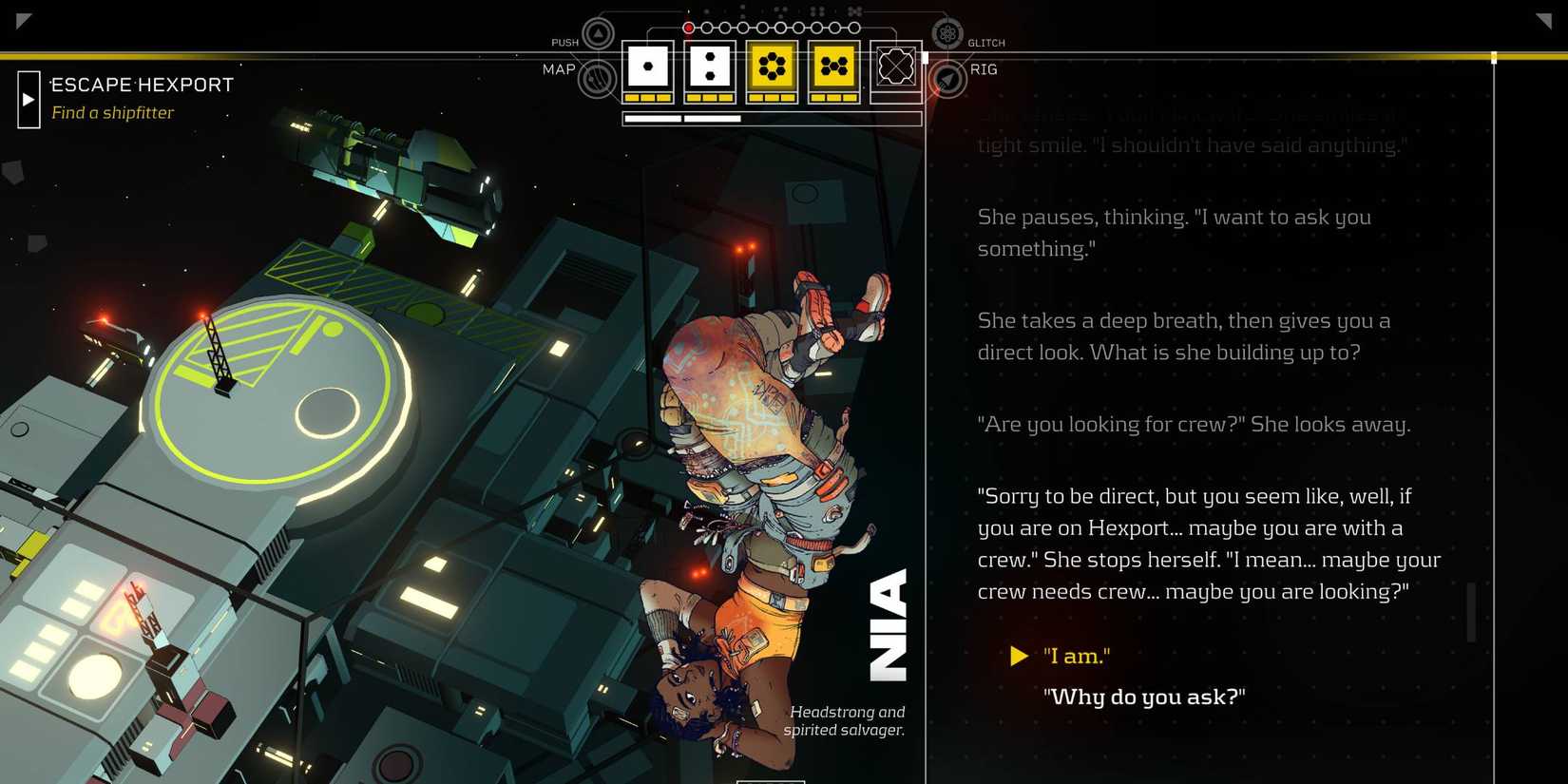Pick the yellow die showing six
Viewport: 1568px width, 784px height.
772,67
